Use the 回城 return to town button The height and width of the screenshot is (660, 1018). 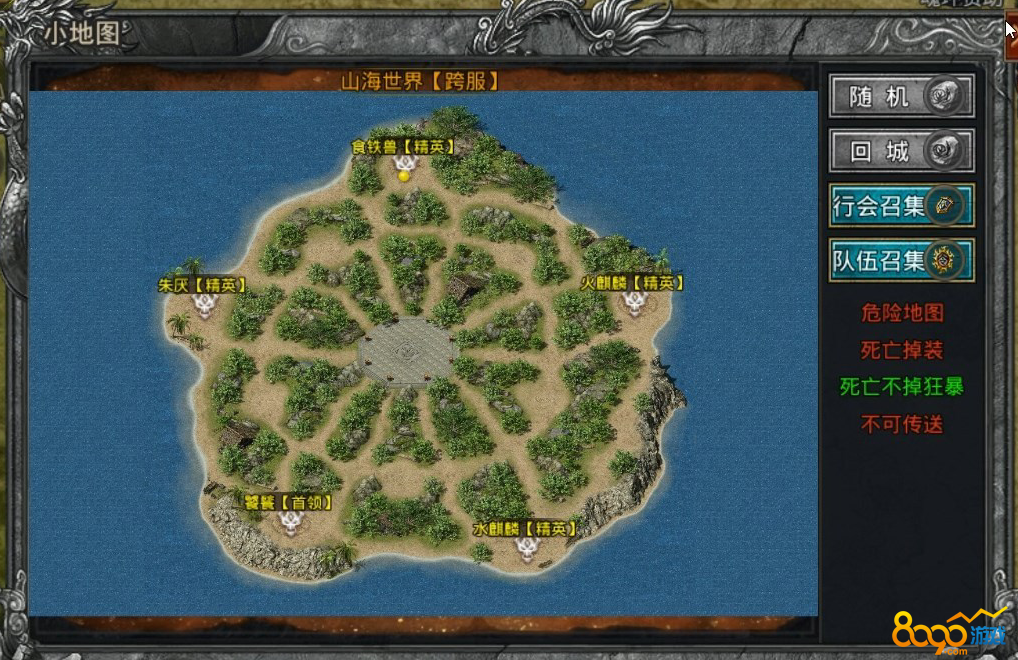coord(900,152)
